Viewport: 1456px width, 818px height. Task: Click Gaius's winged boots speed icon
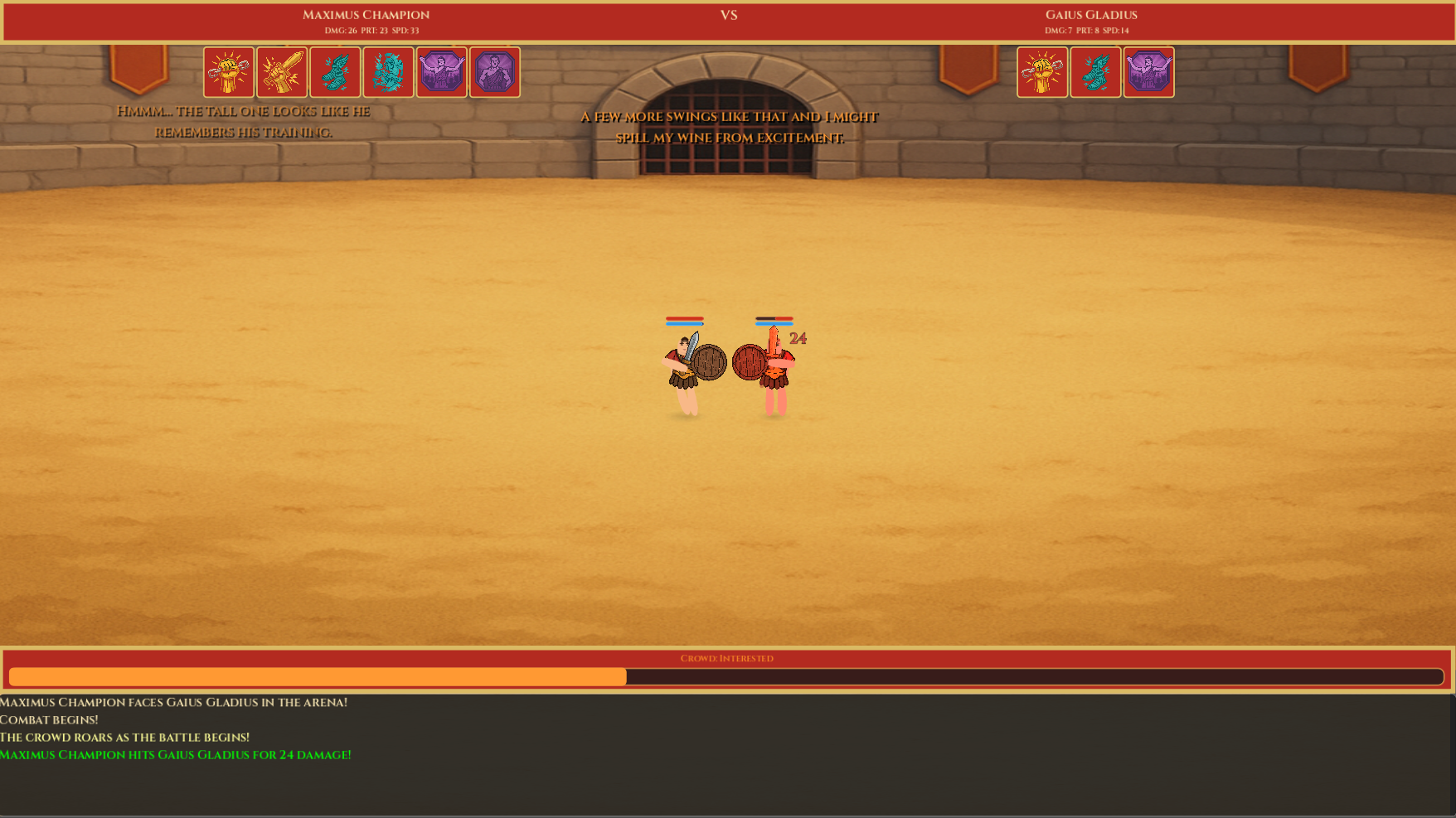point(1095,73)
